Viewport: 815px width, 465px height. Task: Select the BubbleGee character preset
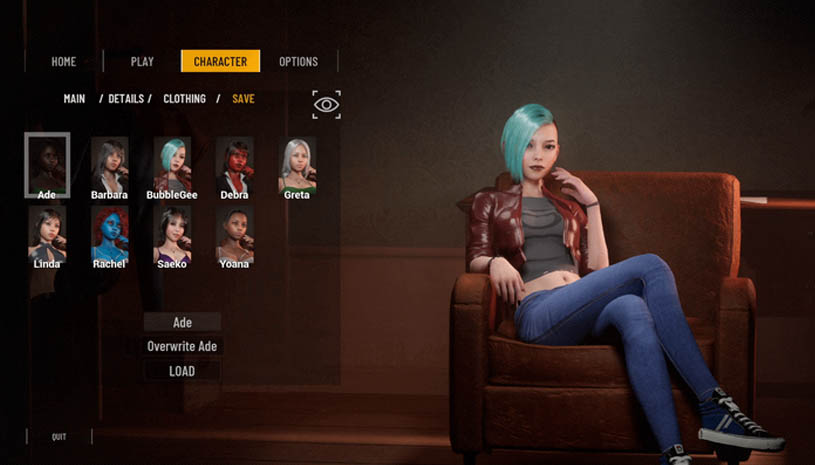click(172, 164)
